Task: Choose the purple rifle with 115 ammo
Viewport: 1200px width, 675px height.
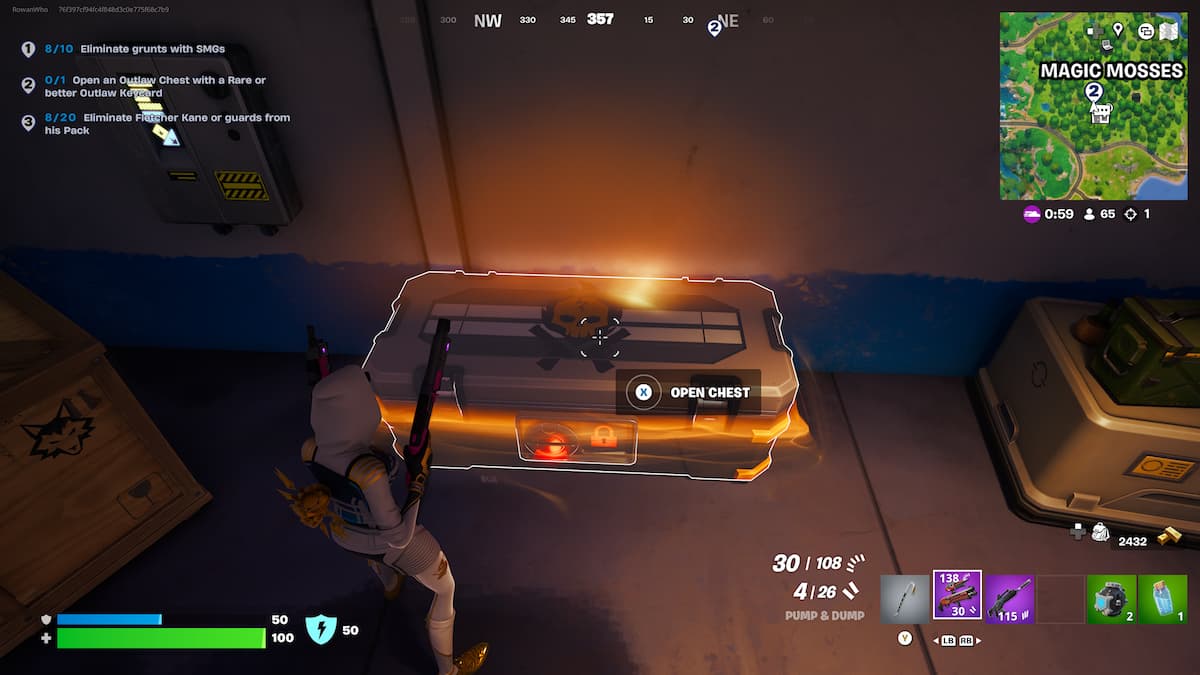Action: [1009, 599]
